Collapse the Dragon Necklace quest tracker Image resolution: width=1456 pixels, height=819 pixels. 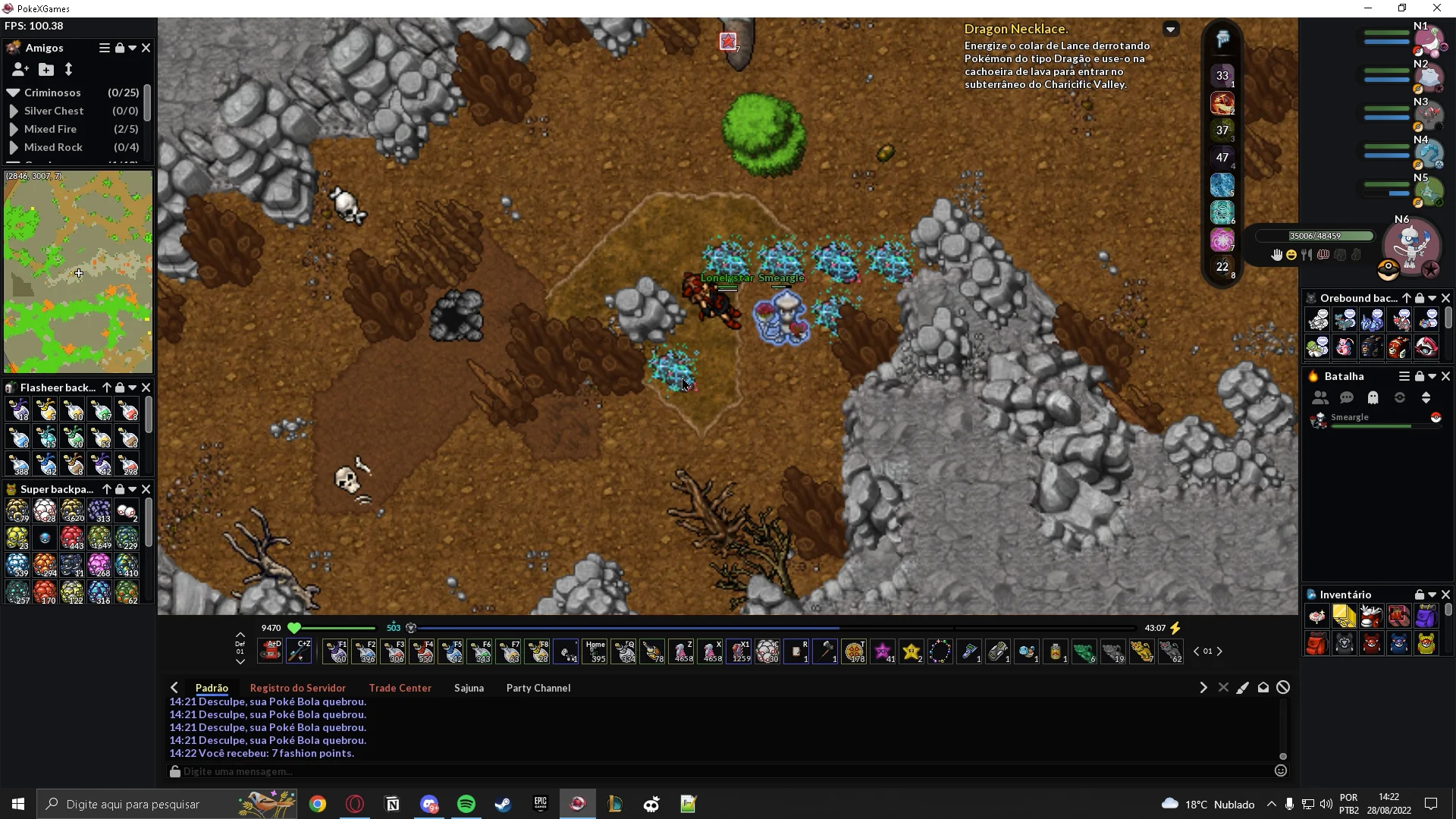click(1171, 30)
